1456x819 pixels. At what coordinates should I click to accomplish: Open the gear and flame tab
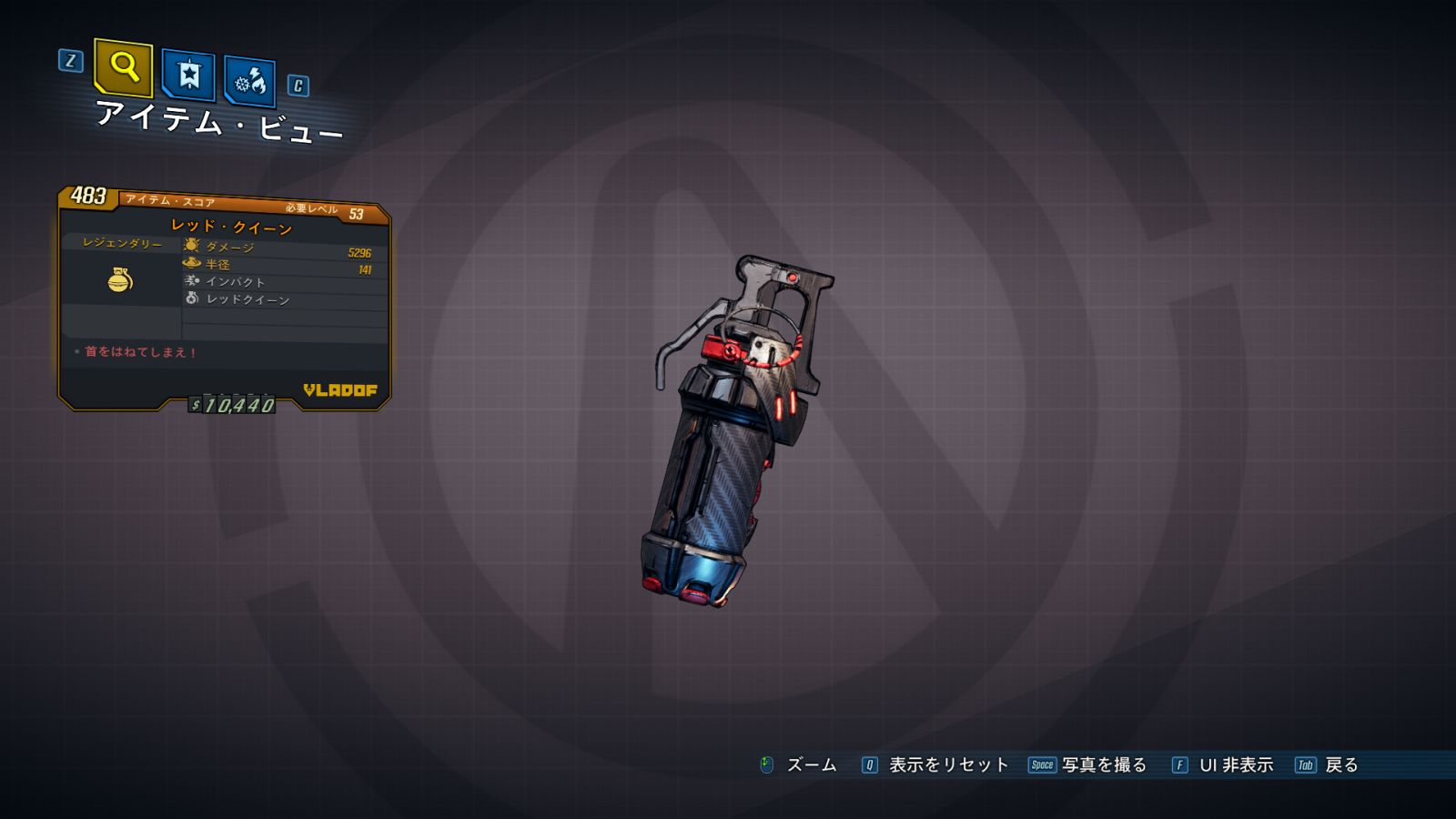tap(249, 83)
